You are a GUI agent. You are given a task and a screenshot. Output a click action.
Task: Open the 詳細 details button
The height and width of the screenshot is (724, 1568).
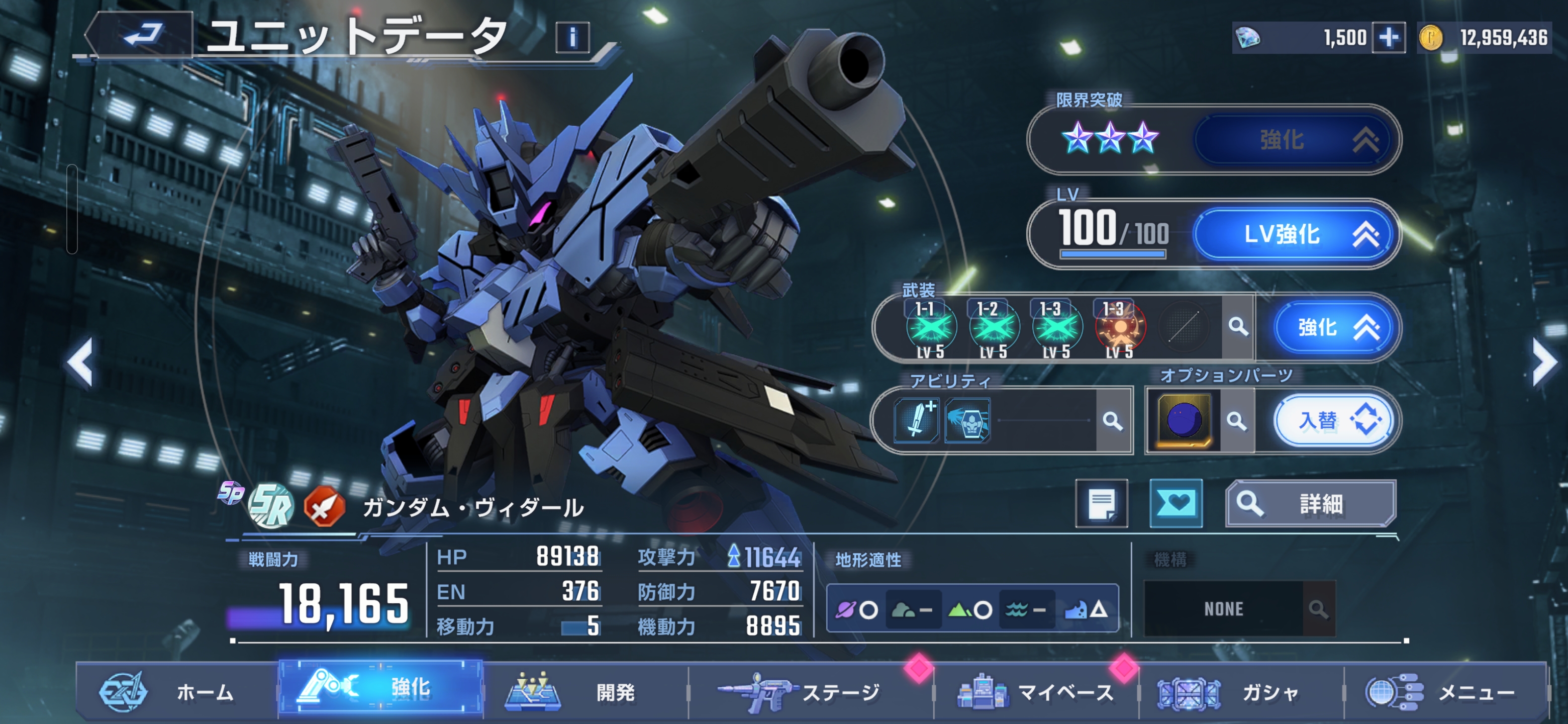tap(1310, 504)
